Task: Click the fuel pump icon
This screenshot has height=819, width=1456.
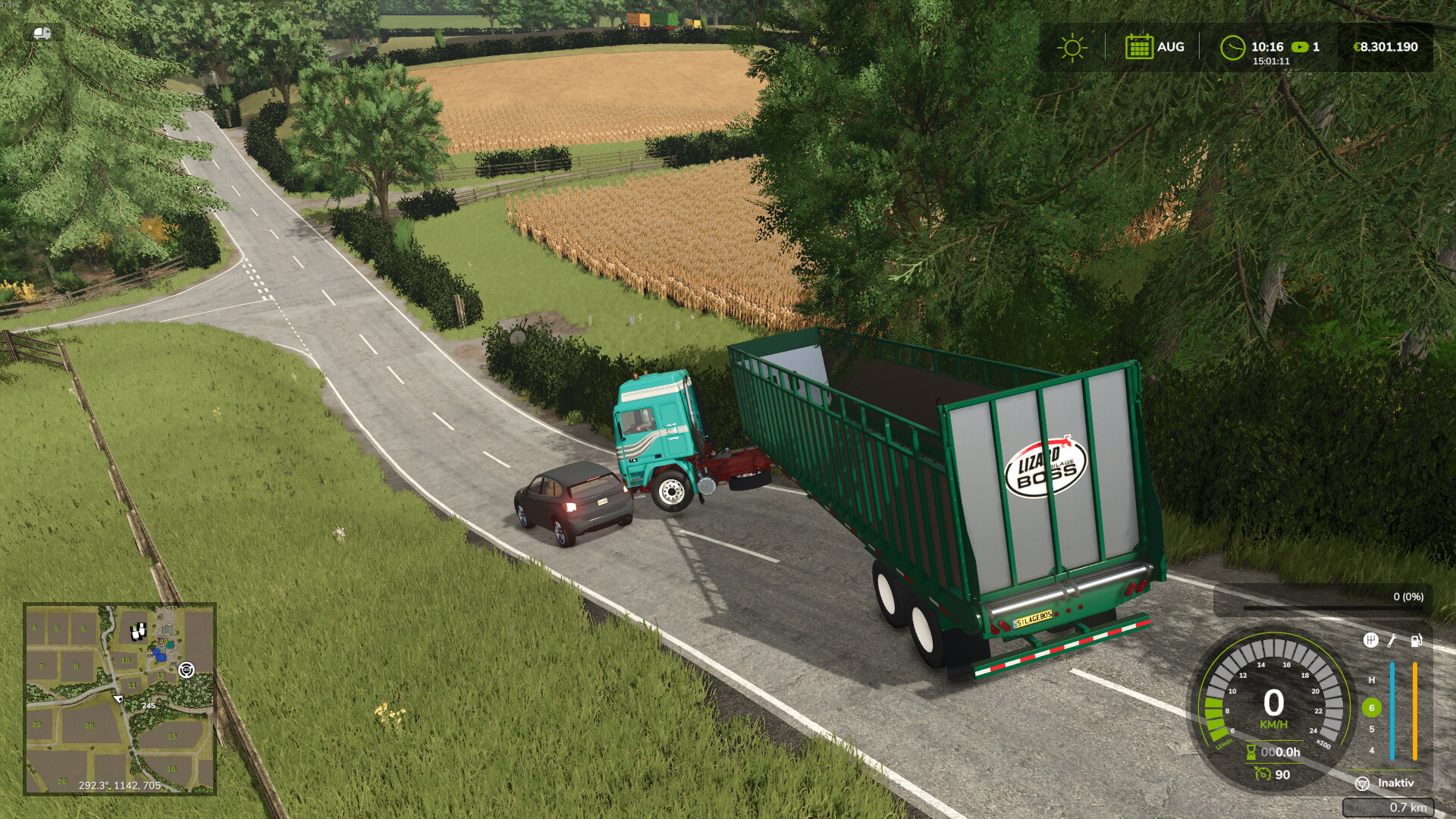Action: (x=1416, y=641)
